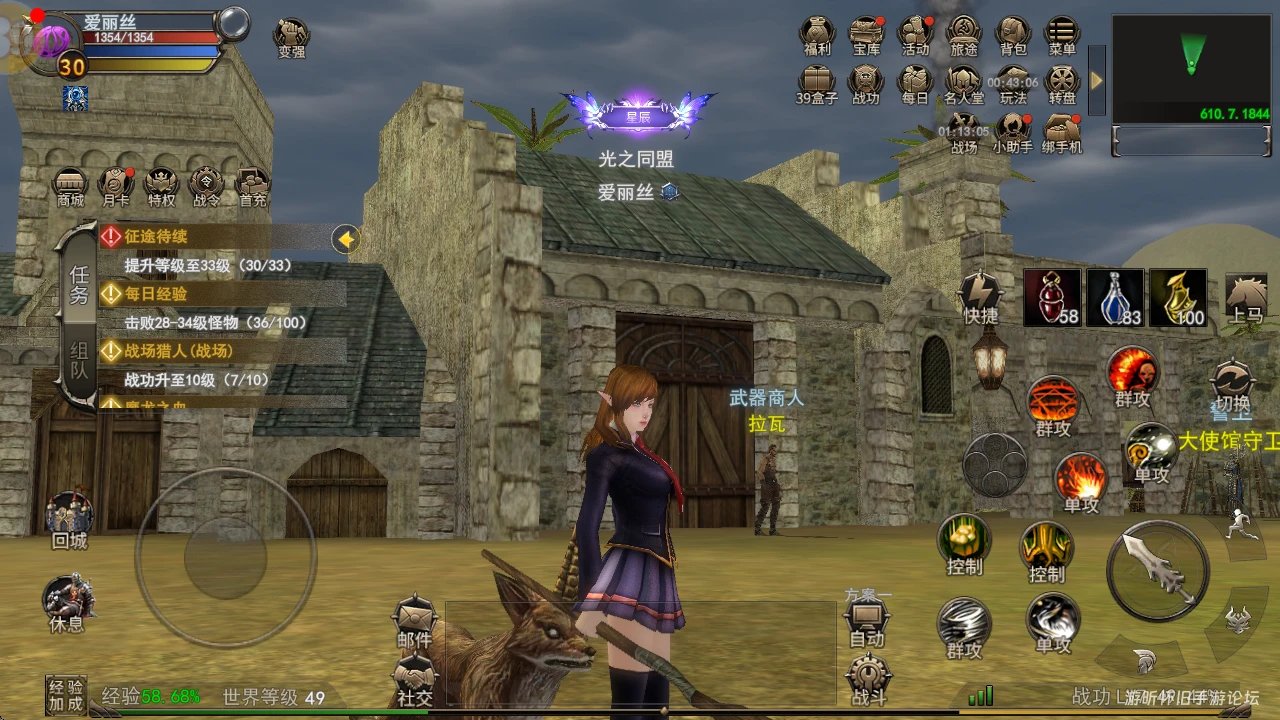Click the minimap

1191,68
